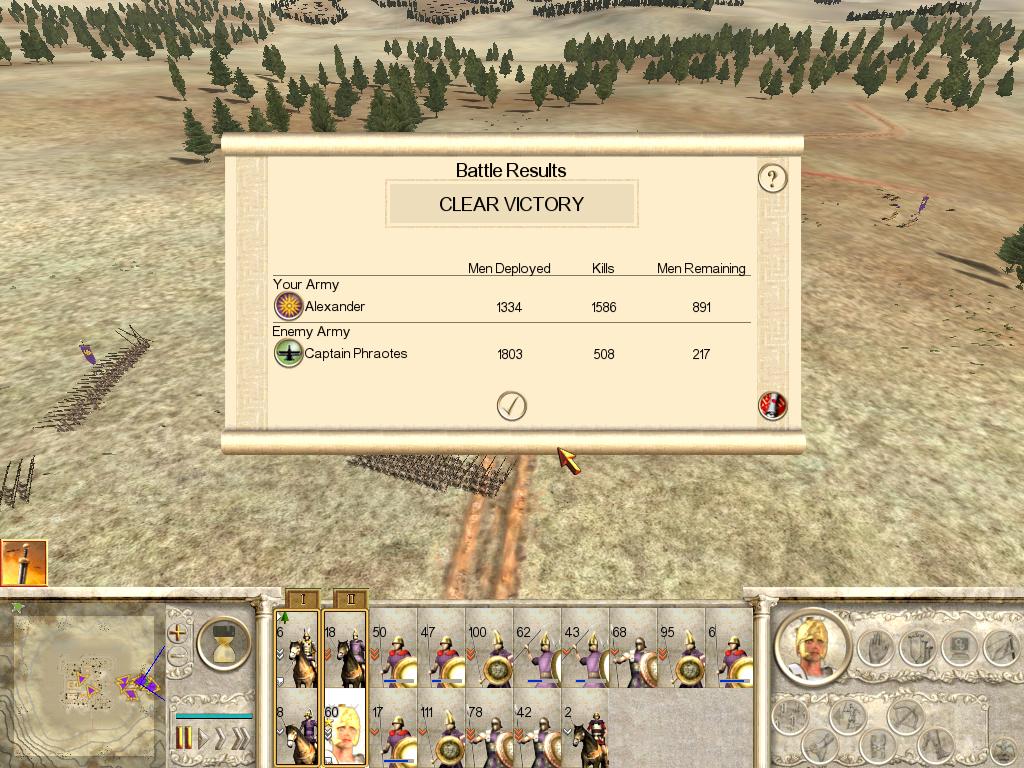Set battle speed to fastest triple arrow
1024x768 pixels.
tap(240, 739)
